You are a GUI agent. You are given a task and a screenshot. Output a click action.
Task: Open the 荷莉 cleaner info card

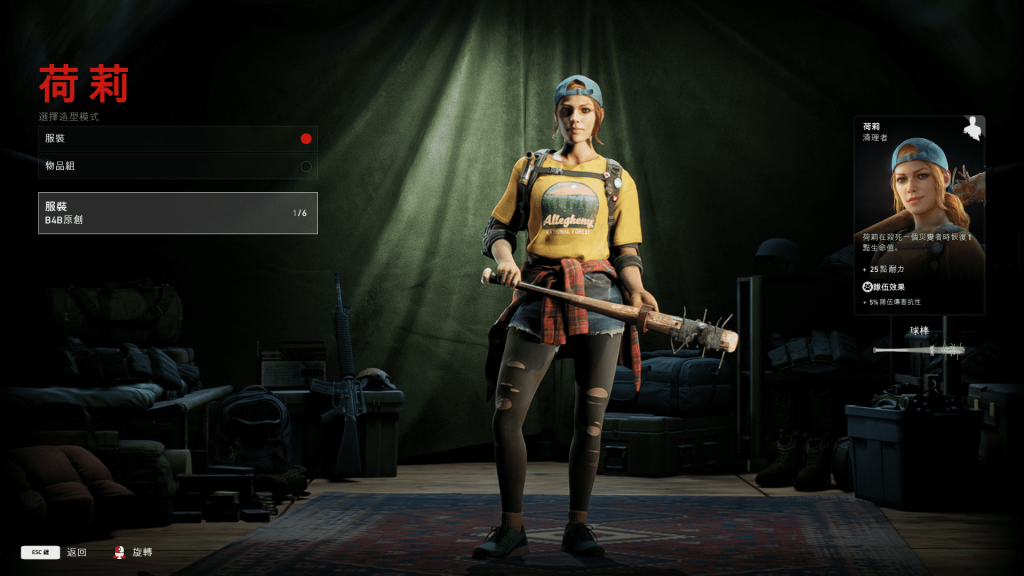tap(919, 215)
